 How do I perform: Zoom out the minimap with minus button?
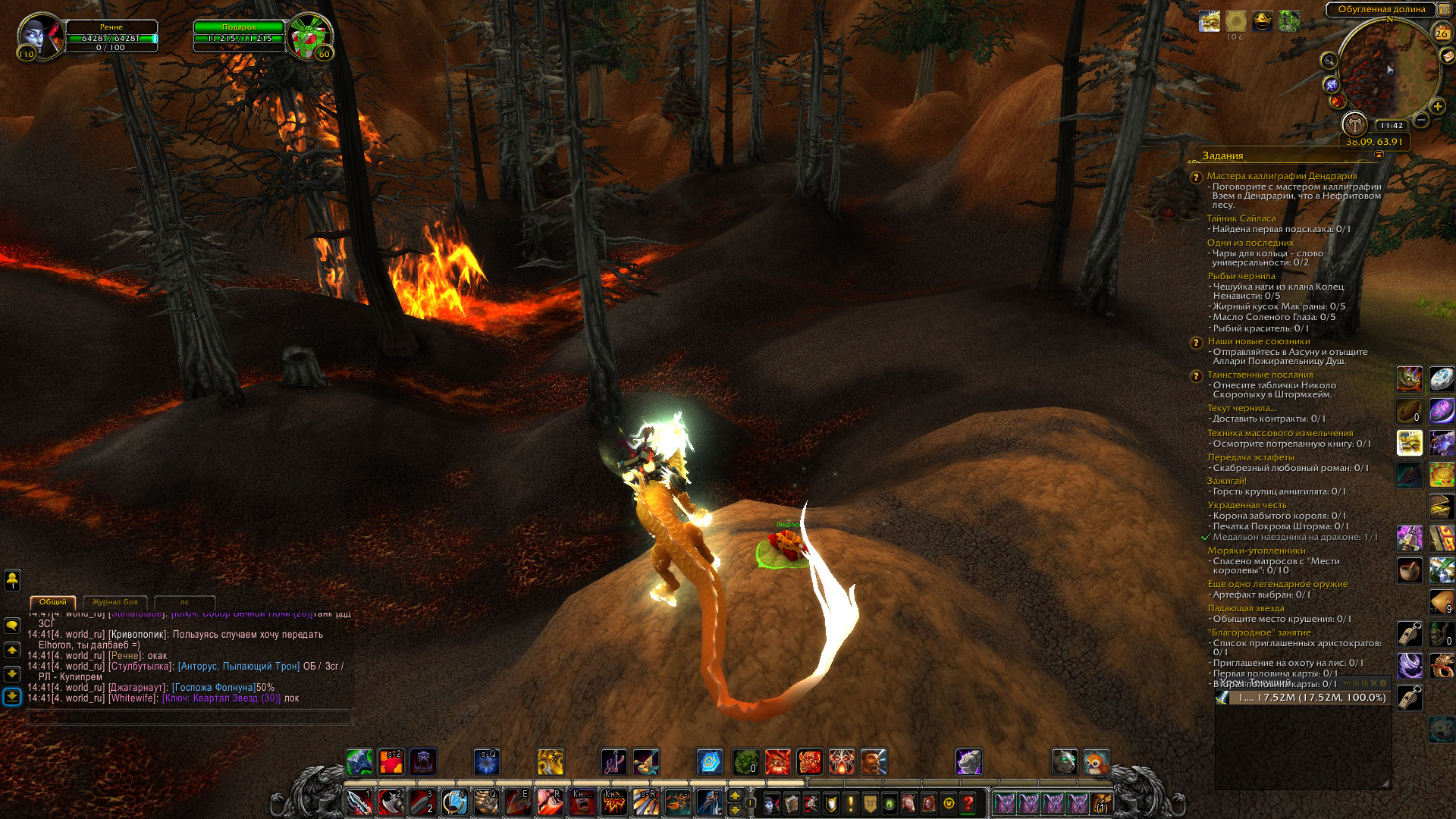click(1421, 120)
